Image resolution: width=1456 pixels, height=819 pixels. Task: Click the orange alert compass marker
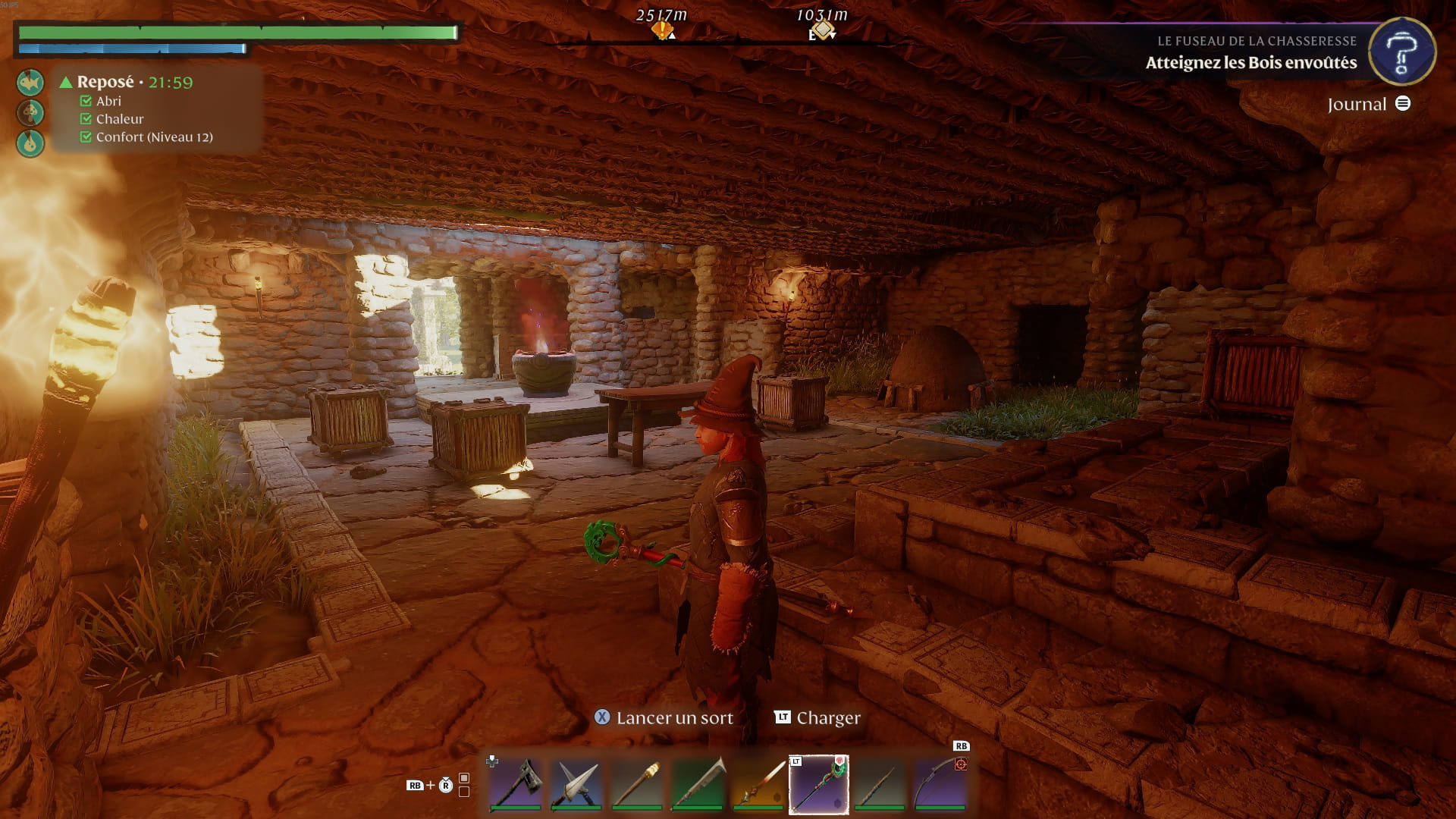(x=662, y=30)
